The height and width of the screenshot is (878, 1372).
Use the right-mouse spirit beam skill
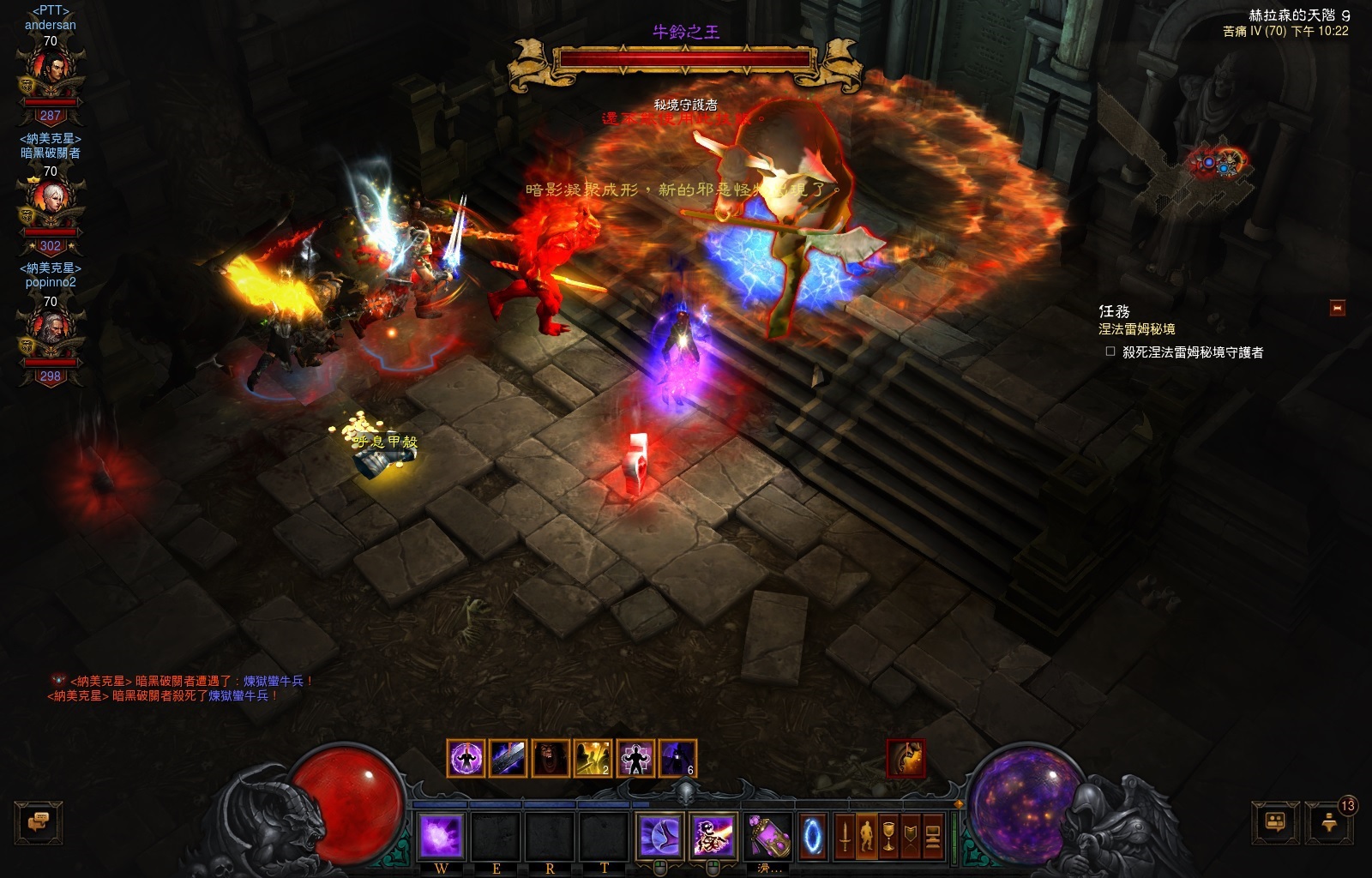(713, 836)
